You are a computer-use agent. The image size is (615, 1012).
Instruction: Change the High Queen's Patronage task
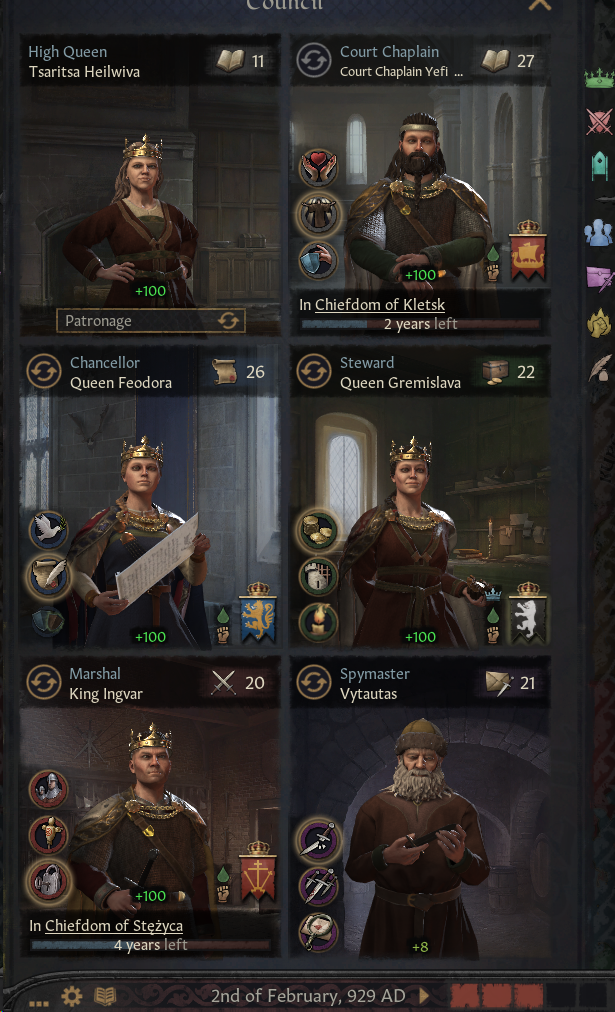click(229, 321)
